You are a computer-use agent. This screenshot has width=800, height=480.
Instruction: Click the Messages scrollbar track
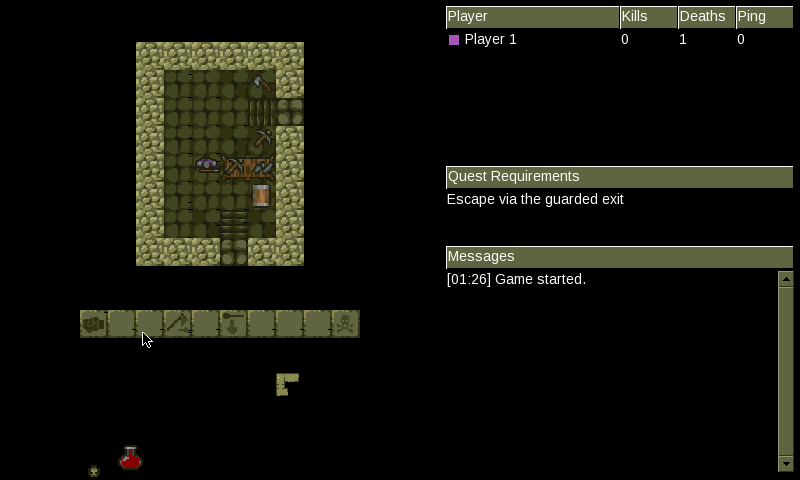tap(785, 370)
